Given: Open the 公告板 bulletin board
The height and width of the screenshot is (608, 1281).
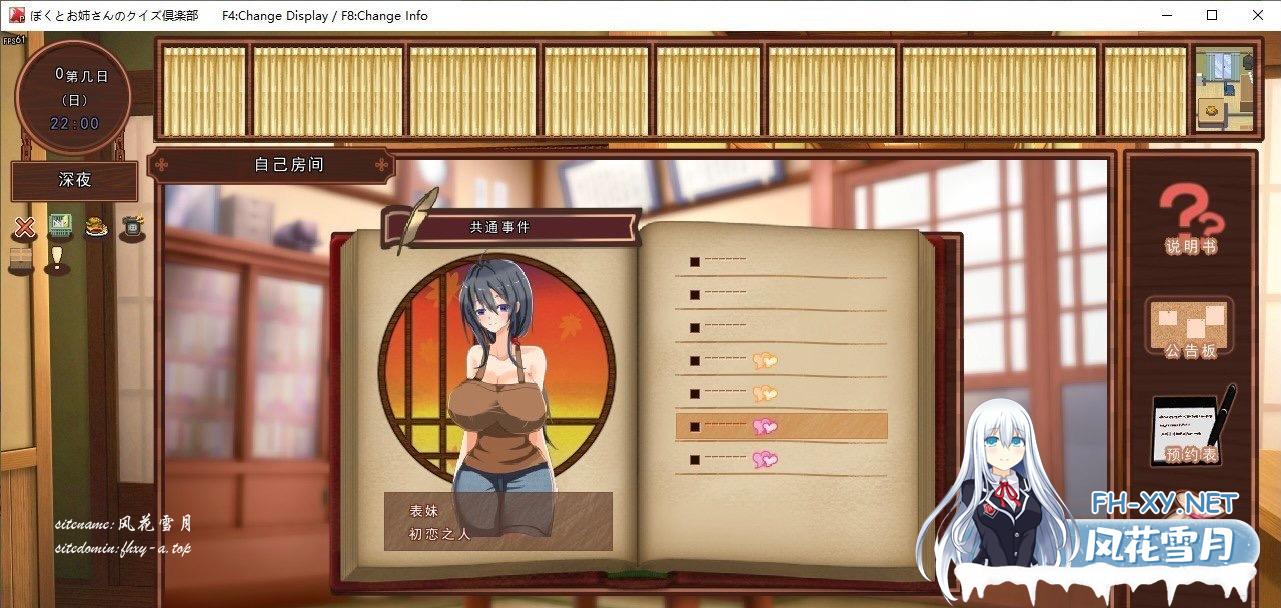Looking at the screenshot, I should tap(1190, 327).
